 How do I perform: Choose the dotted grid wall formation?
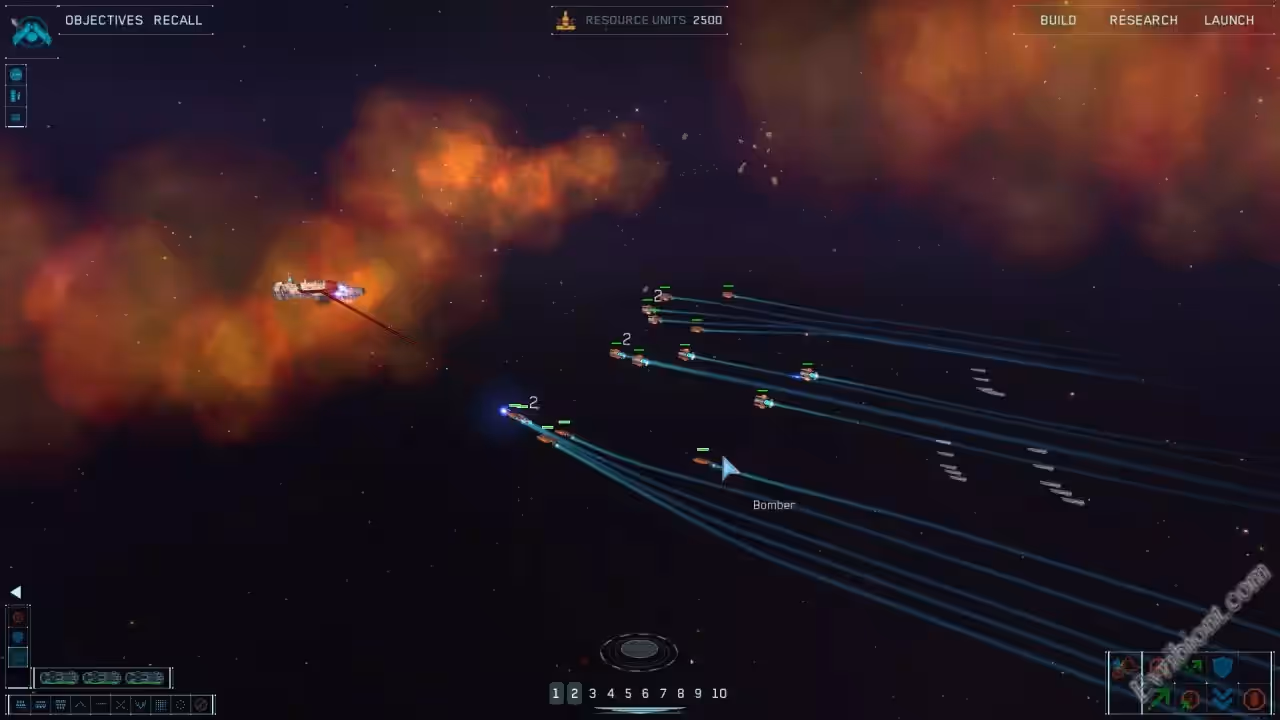160,705
